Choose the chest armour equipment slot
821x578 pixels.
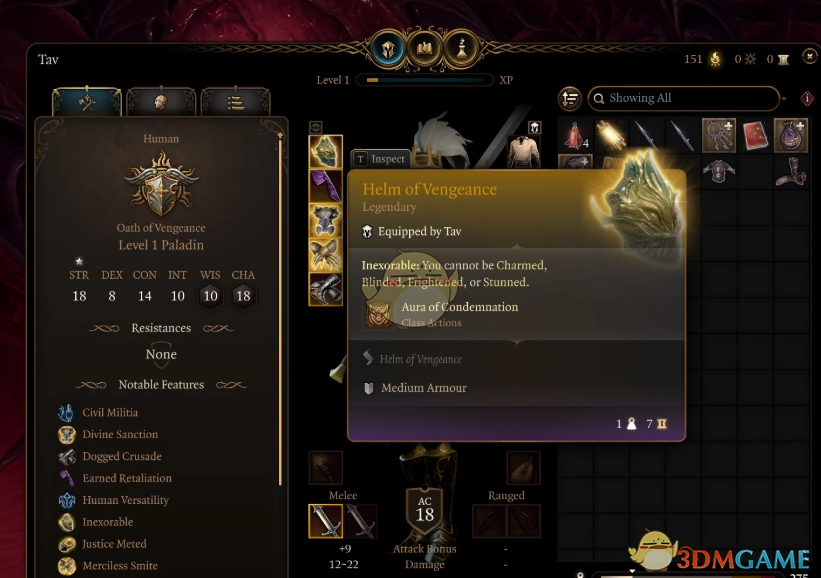pyautogui.click(x=326, y=220)
